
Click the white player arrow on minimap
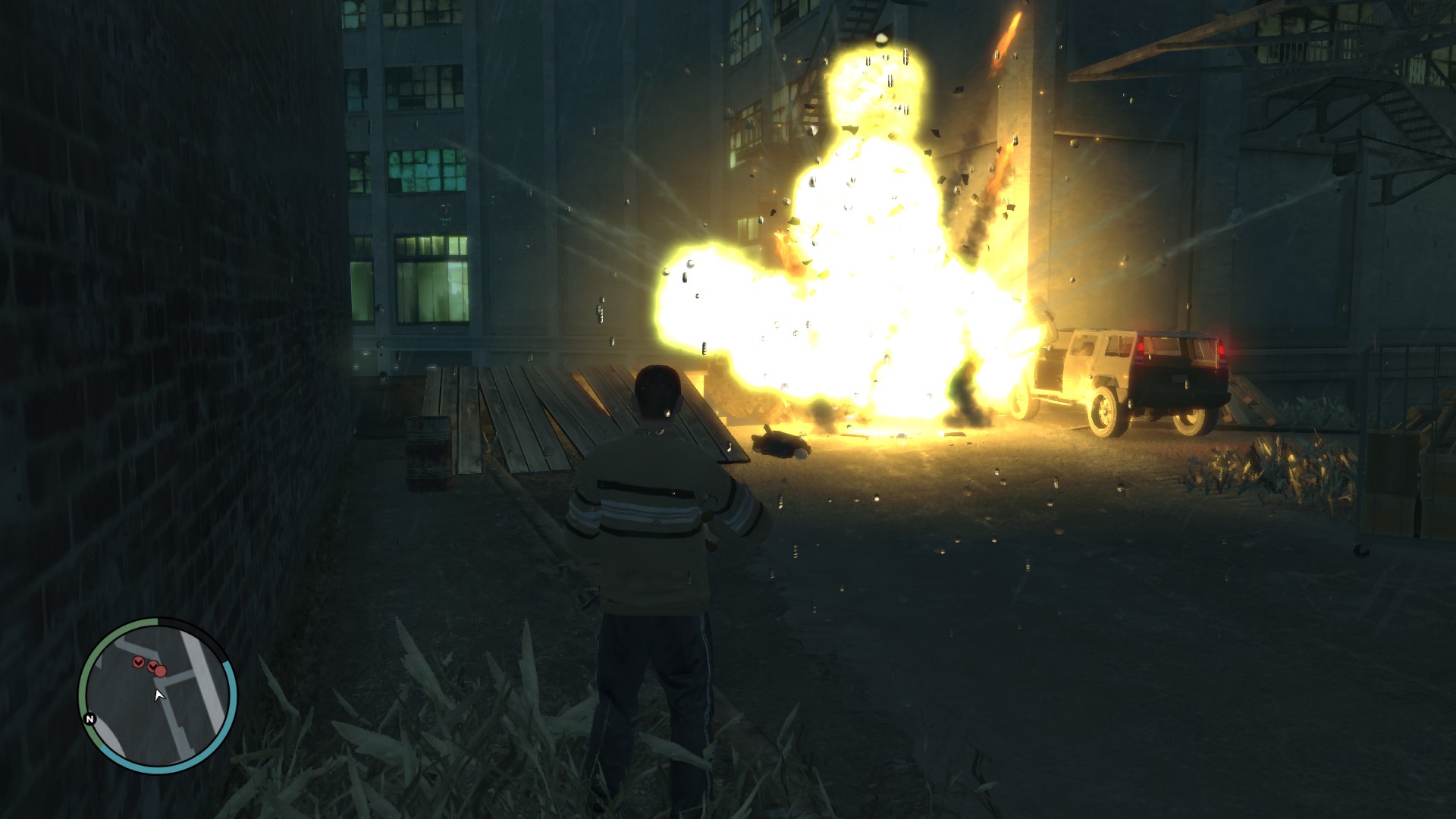(159, 695)
